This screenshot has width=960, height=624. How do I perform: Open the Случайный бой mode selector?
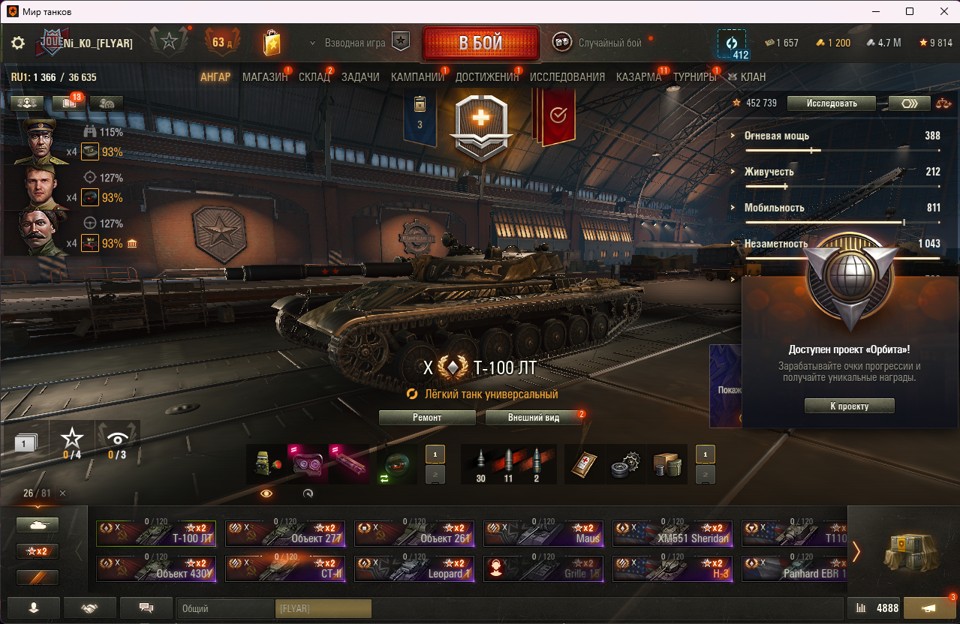pos(609,43)
